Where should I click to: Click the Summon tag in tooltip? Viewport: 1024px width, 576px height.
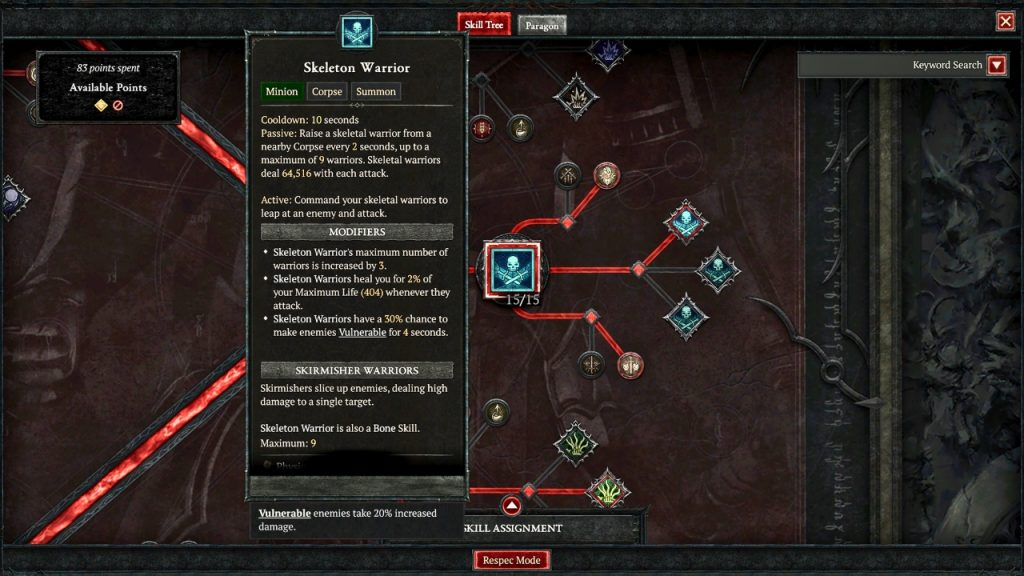[x=376, y=91]
